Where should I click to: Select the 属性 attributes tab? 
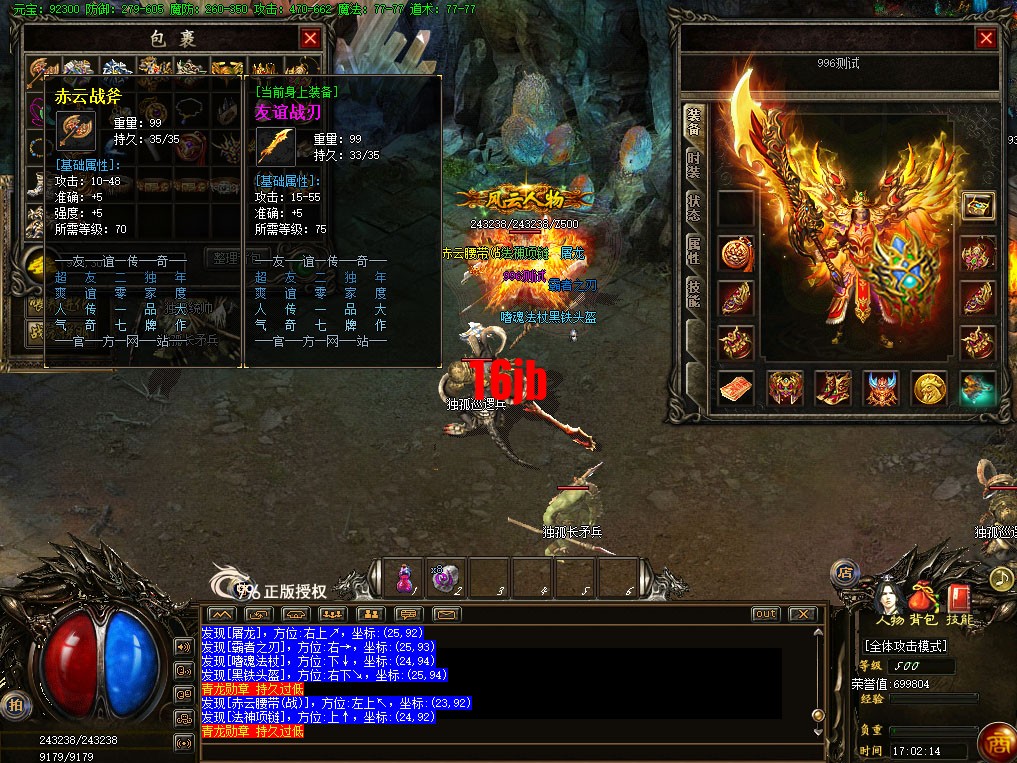click(694, 250)
